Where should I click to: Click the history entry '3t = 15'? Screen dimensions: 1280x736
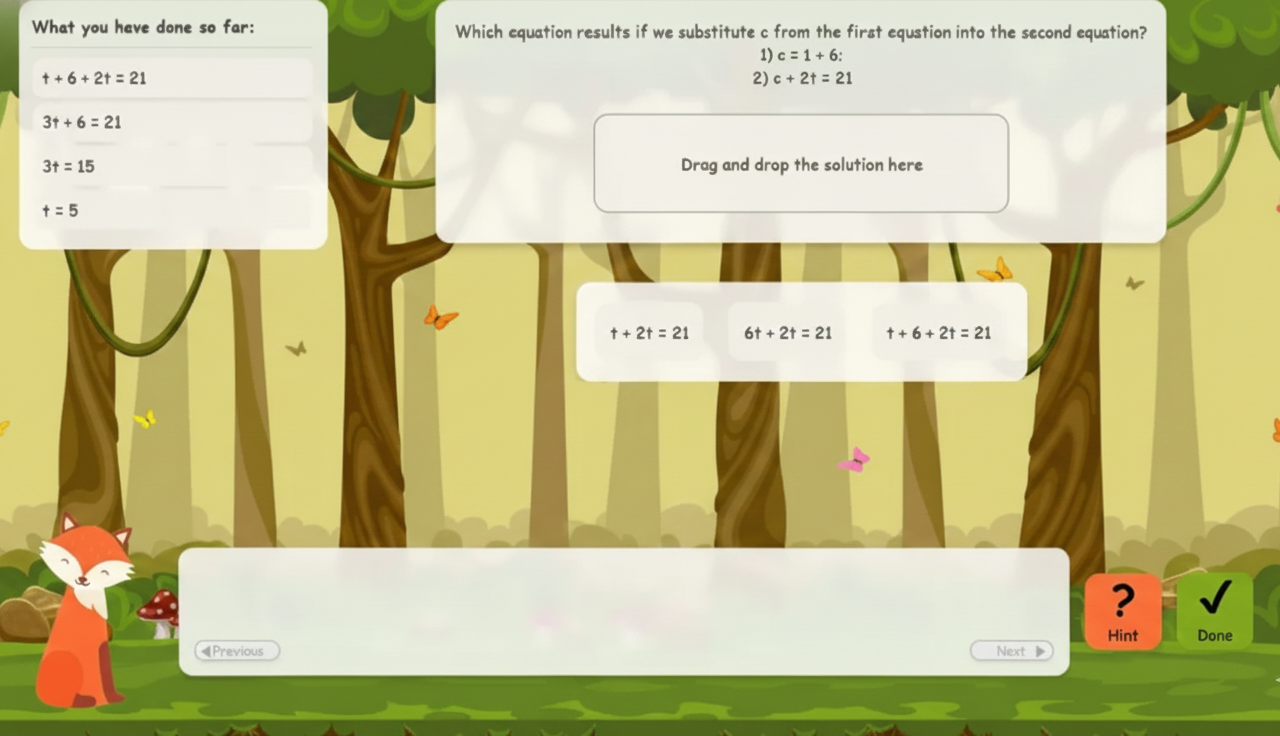click(x=68, y=166)
